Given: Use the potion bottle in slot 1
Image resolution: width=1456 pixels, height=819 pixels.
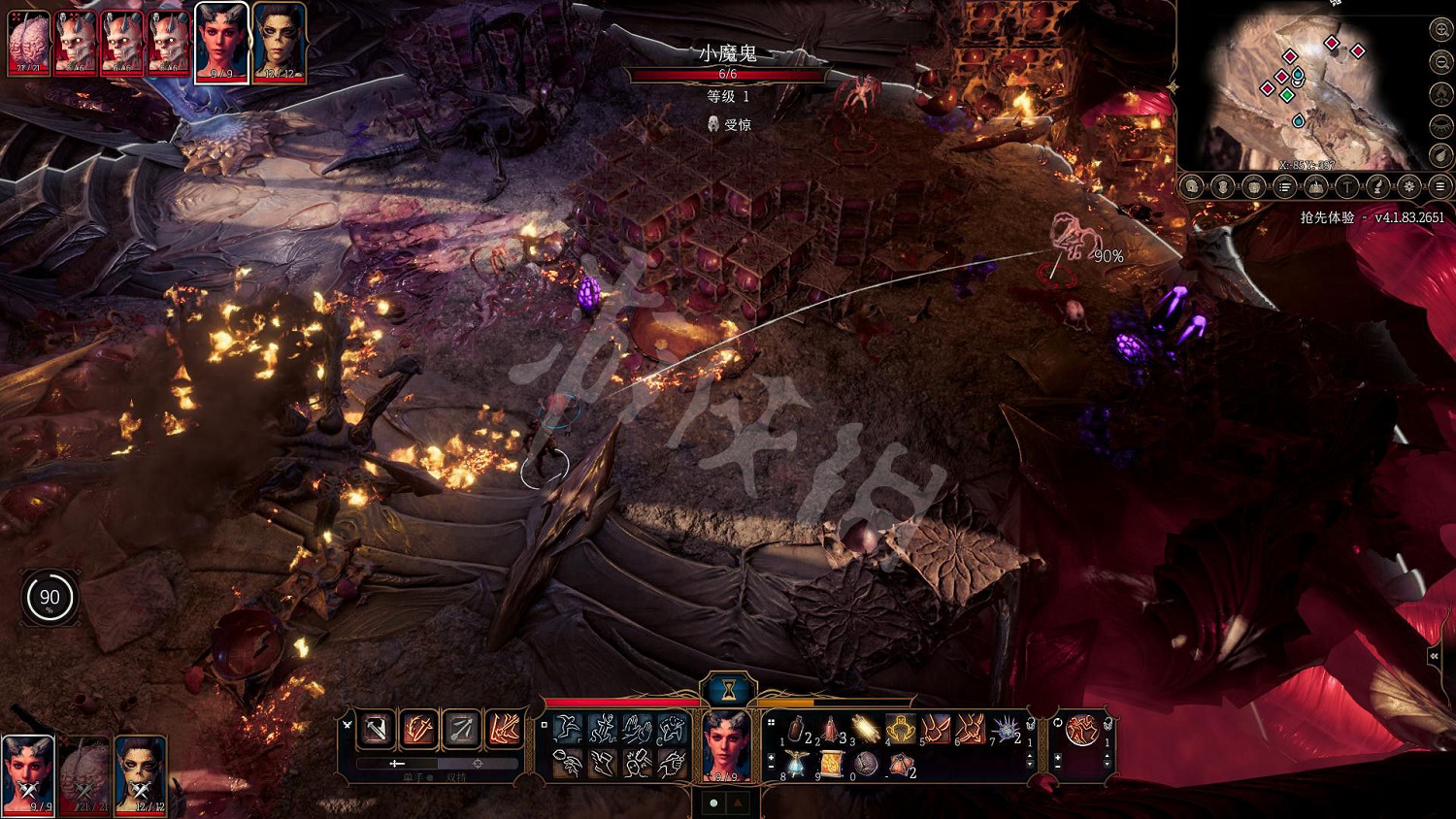Looking at the screenshot, I should tap(796, 730).
